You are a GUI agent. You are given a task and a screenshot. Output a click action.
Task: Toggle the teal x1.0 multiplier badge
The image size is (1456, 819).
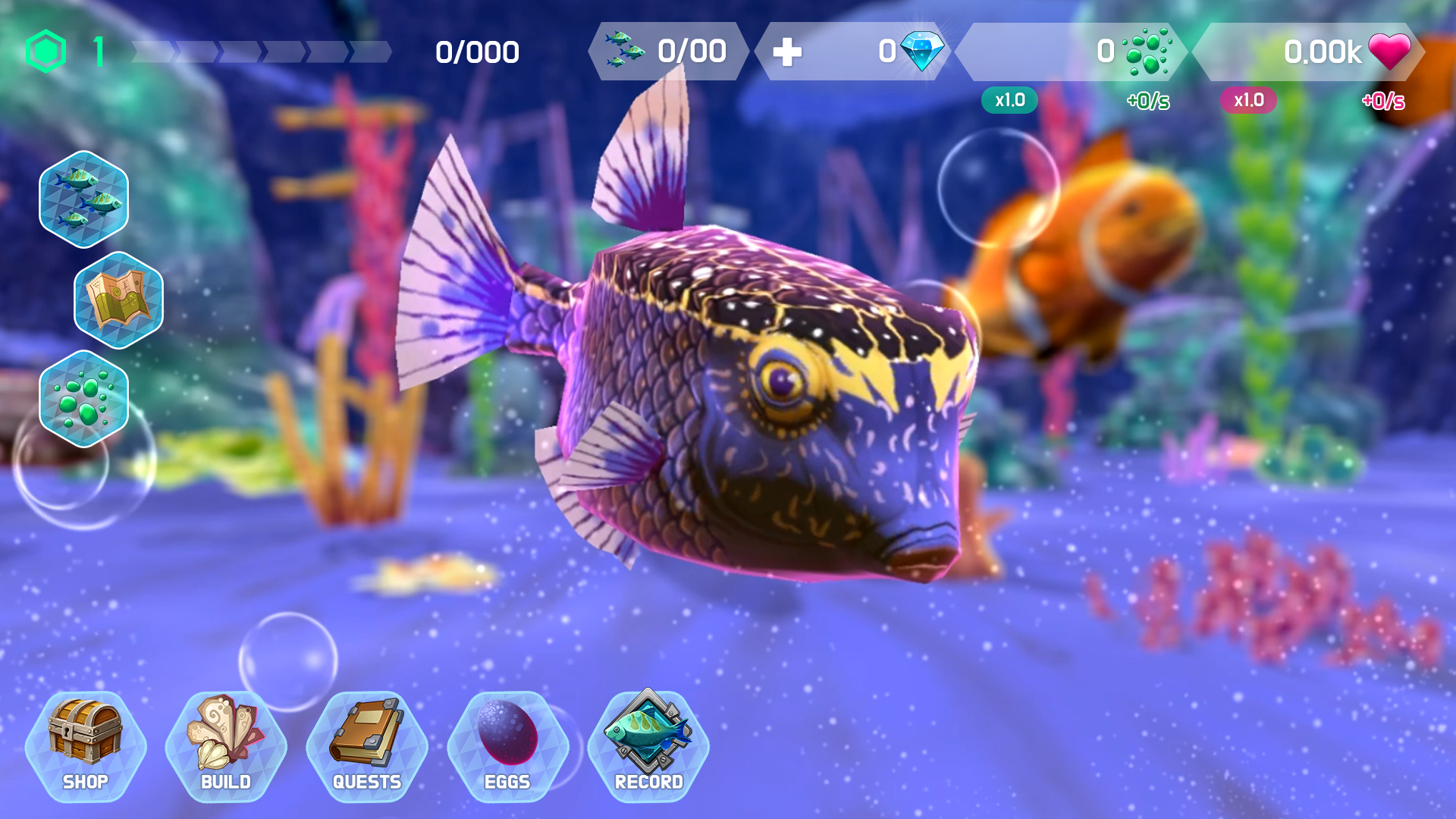pos(1010,99)
